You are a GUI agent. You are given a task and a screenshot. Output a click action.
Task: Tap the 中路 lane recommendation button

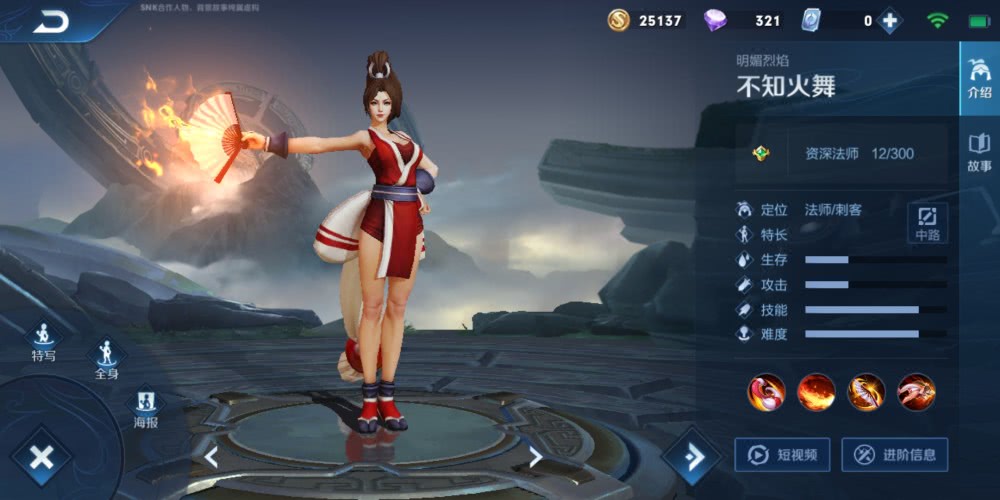pos(927,223)
